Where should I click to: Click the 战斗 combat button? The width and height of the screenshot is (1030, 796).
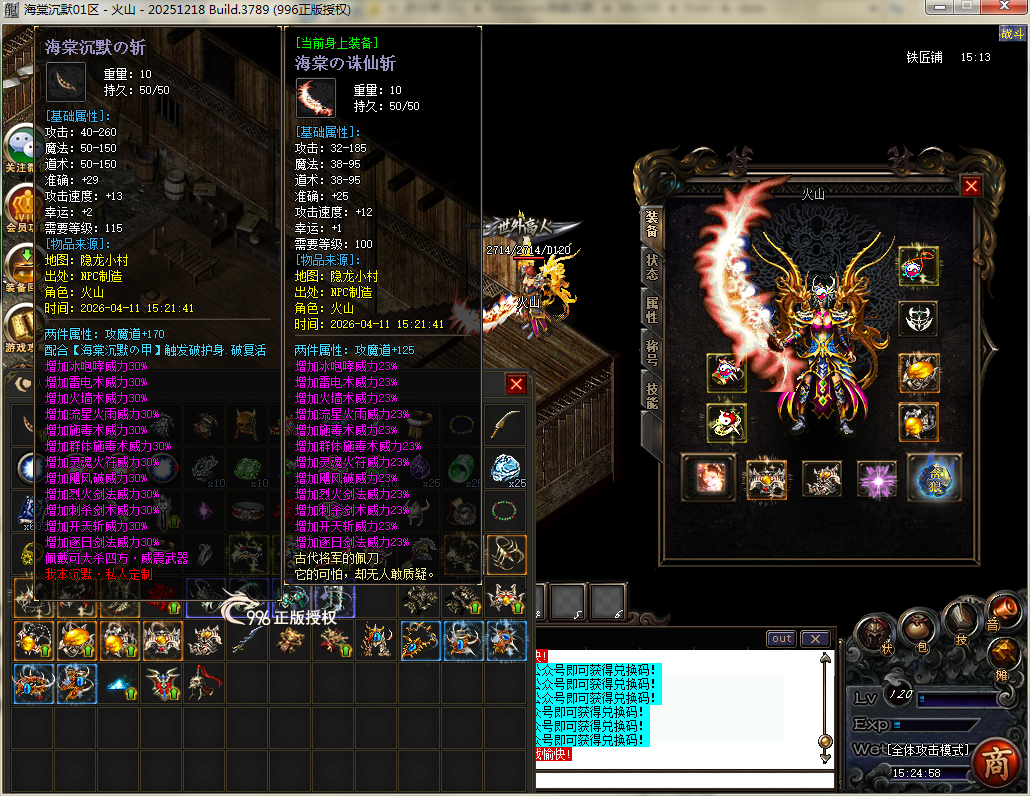(x=1011, y=34)
